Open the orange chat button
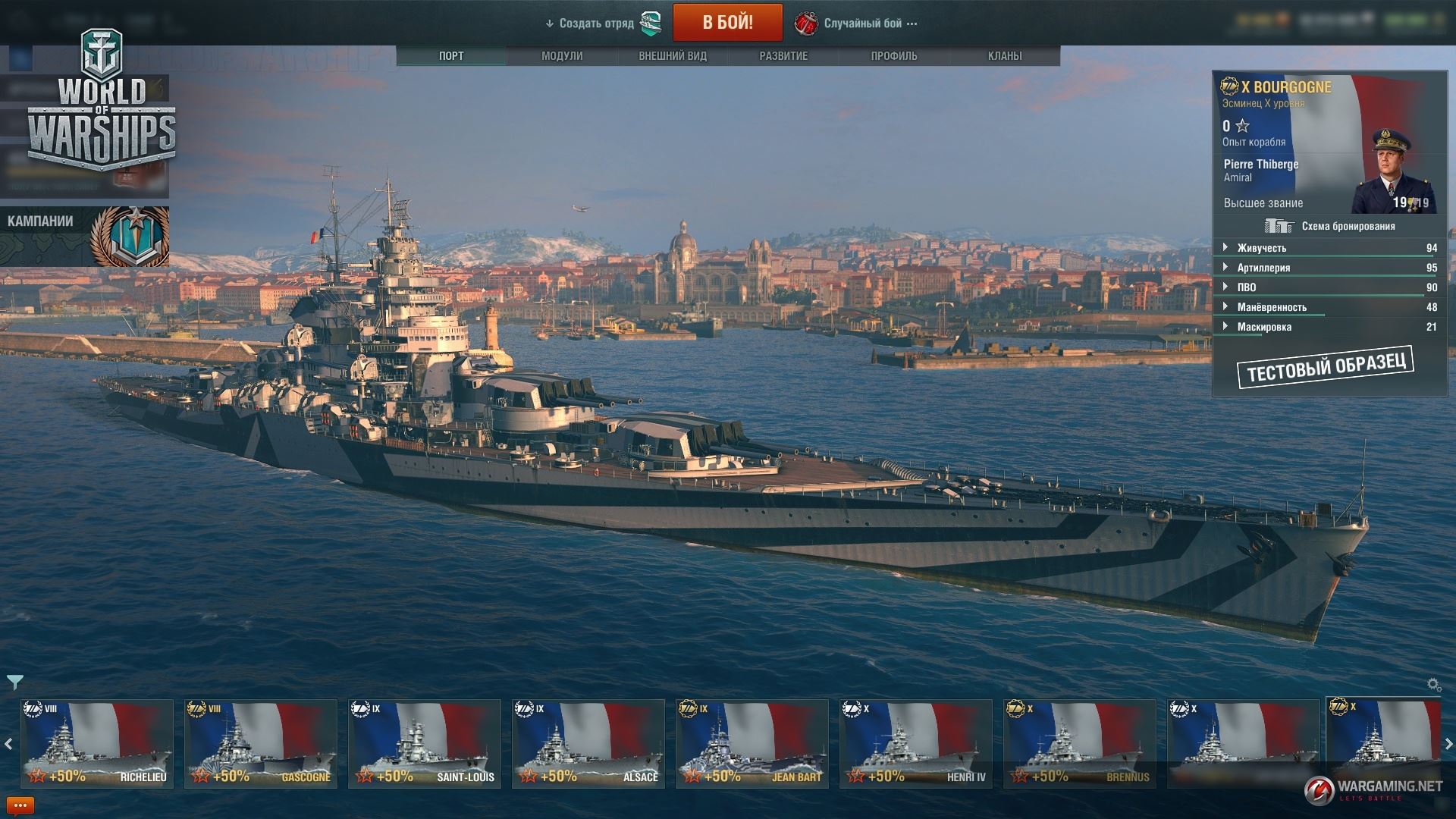1456x819 pixels. tap(20, 806)
